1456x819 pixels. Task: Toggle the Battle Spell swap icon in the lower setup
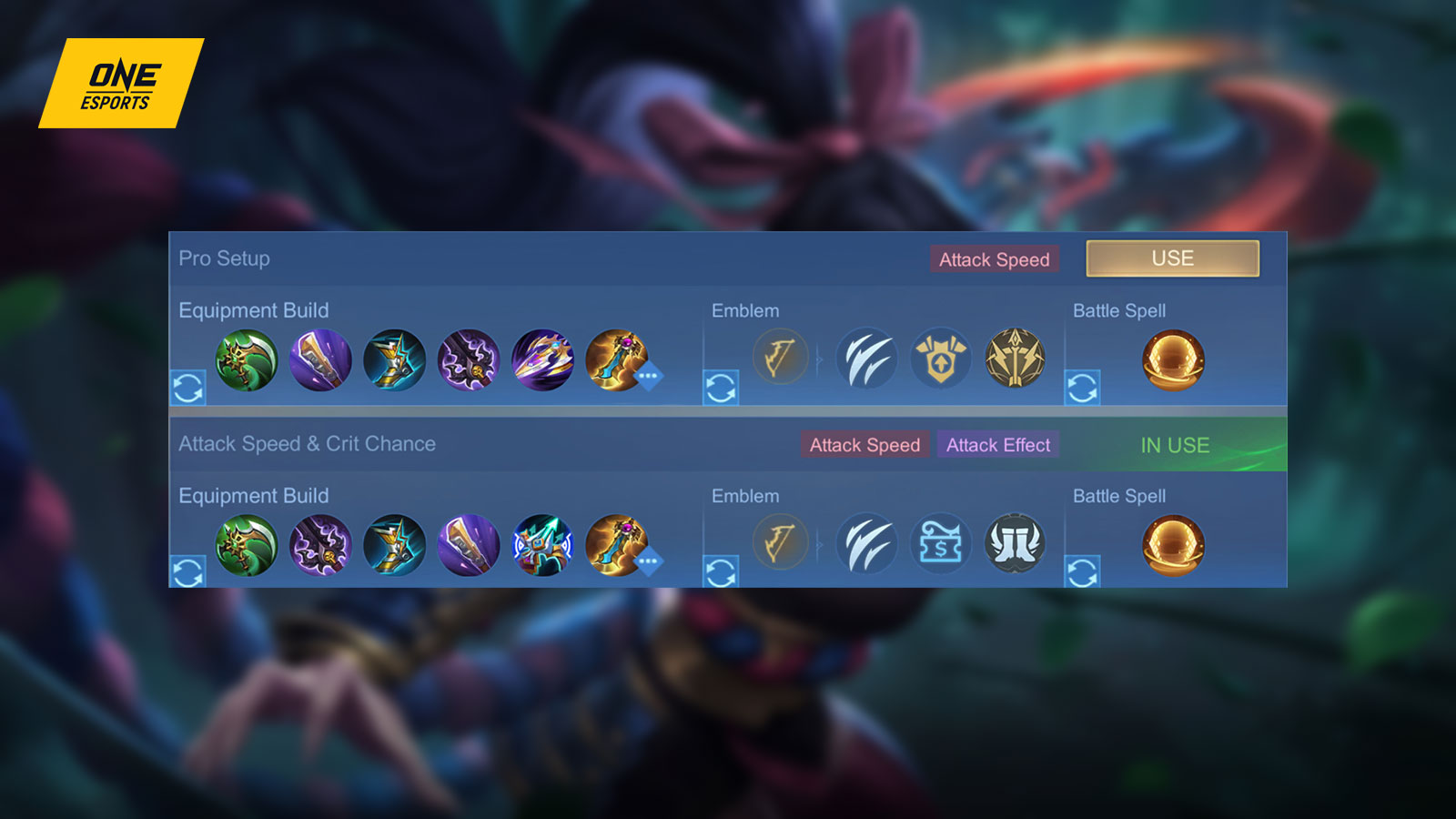[x=1083, y=572]
